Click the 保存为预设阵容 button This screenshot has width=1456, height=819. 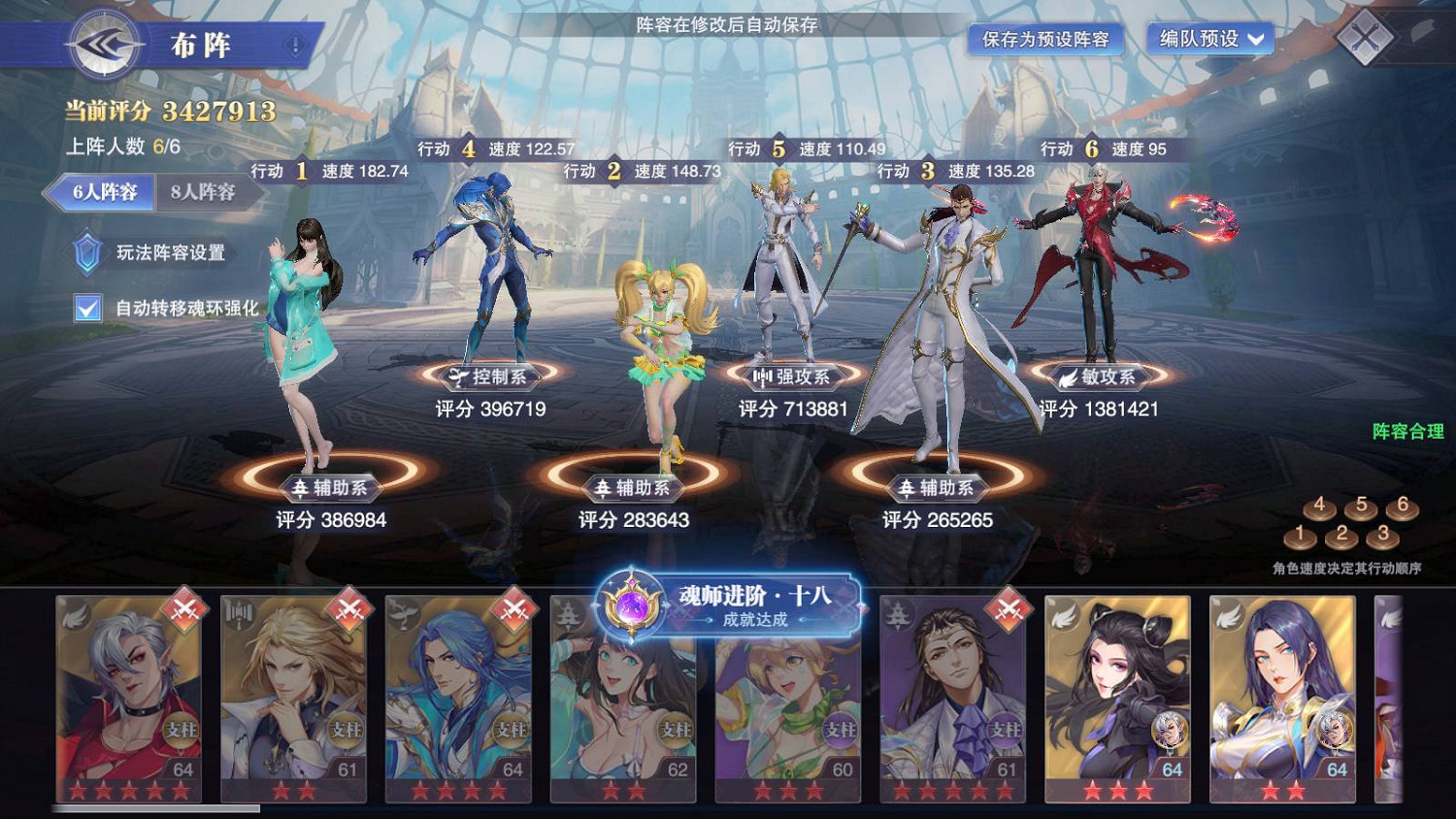tap(1046, 41)
